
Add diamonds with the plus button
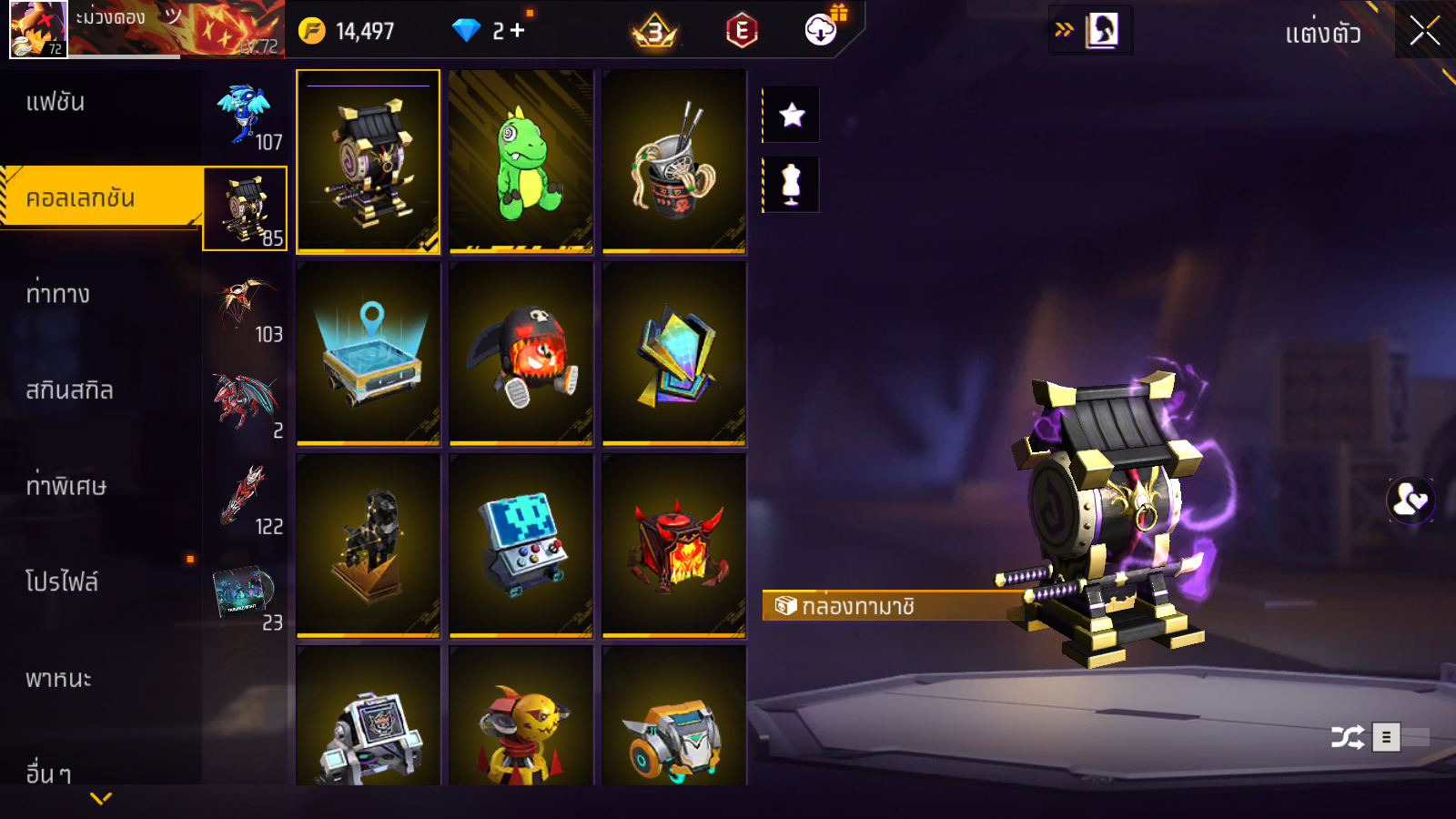pyautogui.click(x=518, y=31)
